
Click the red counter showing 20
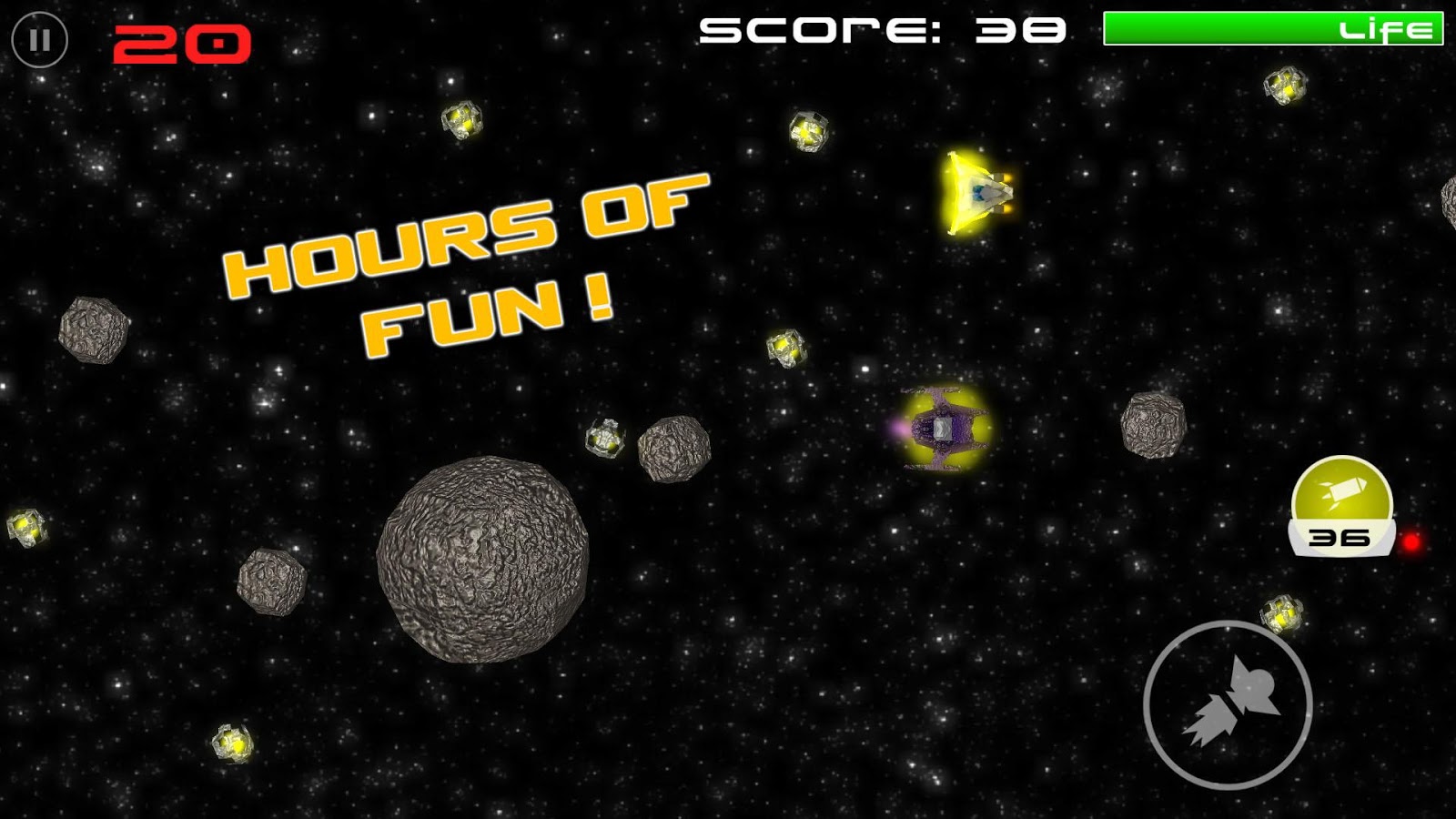click(x=182, y=39)
